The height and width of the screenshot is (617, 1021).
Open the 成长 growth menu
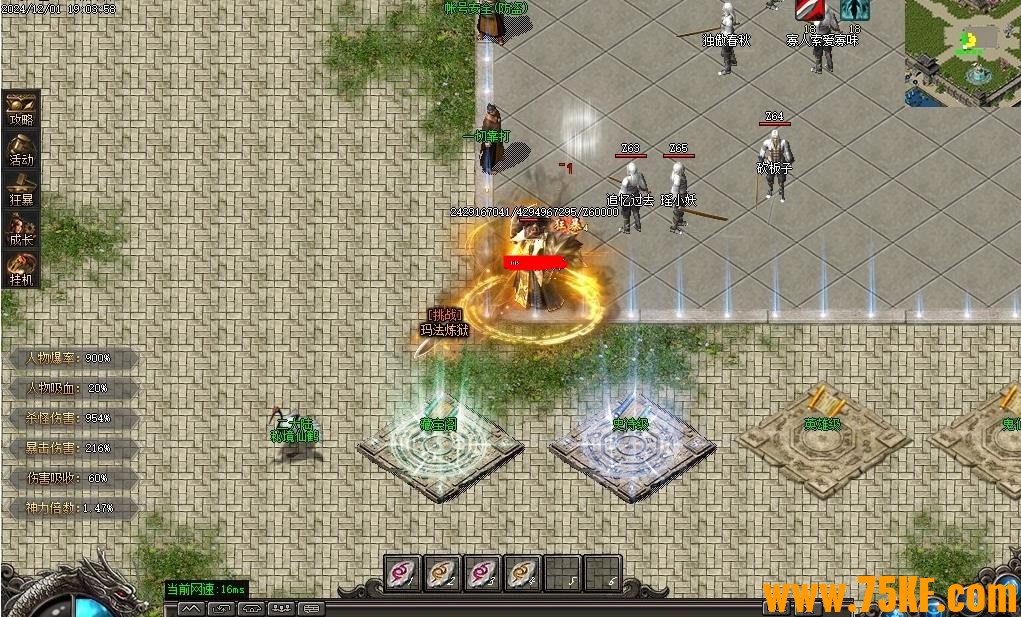pos(22,228)
